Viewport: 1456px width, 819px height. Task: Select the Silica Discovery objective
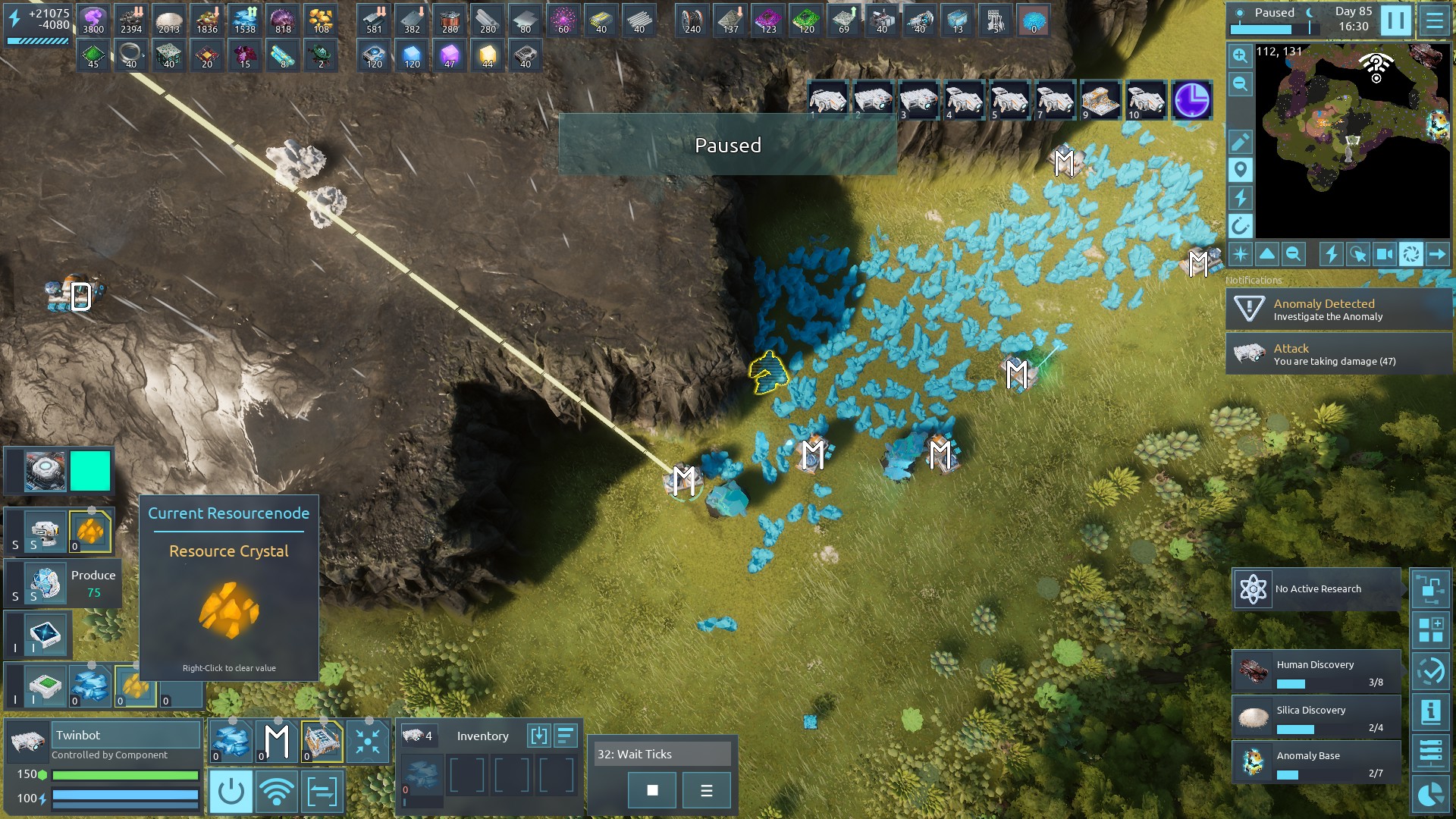(x=1316, y=717)
